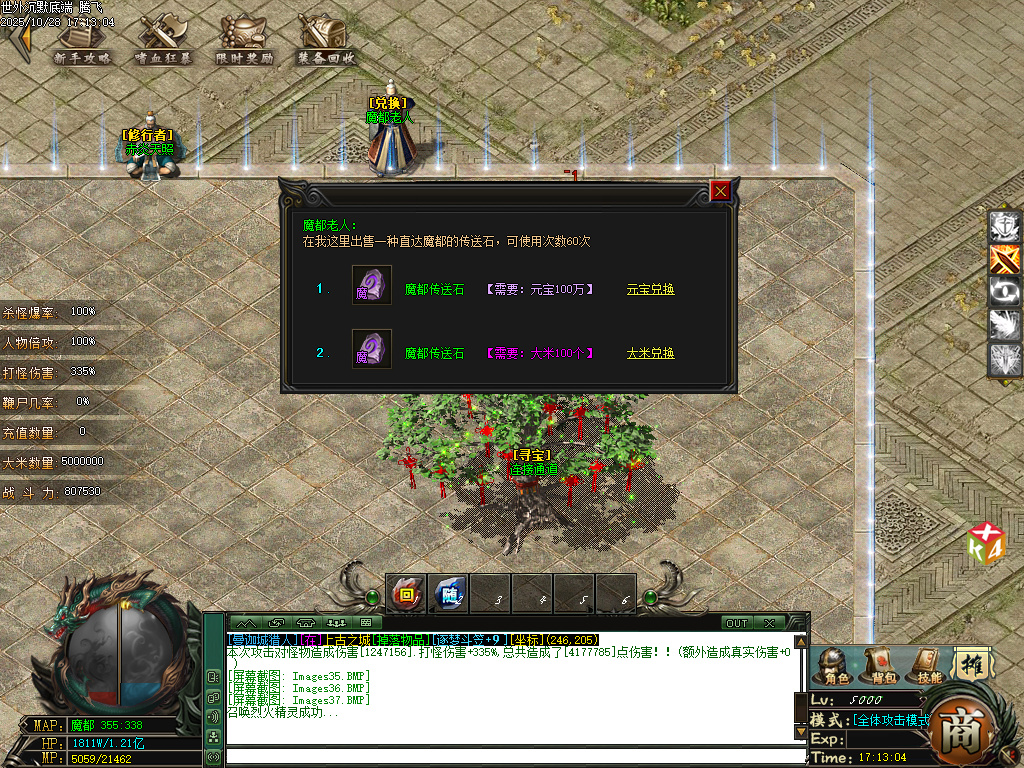Viewport: 1024px width, 768px height.
Task: Activate the white wing skill icon
Action: pos(1005,325)
